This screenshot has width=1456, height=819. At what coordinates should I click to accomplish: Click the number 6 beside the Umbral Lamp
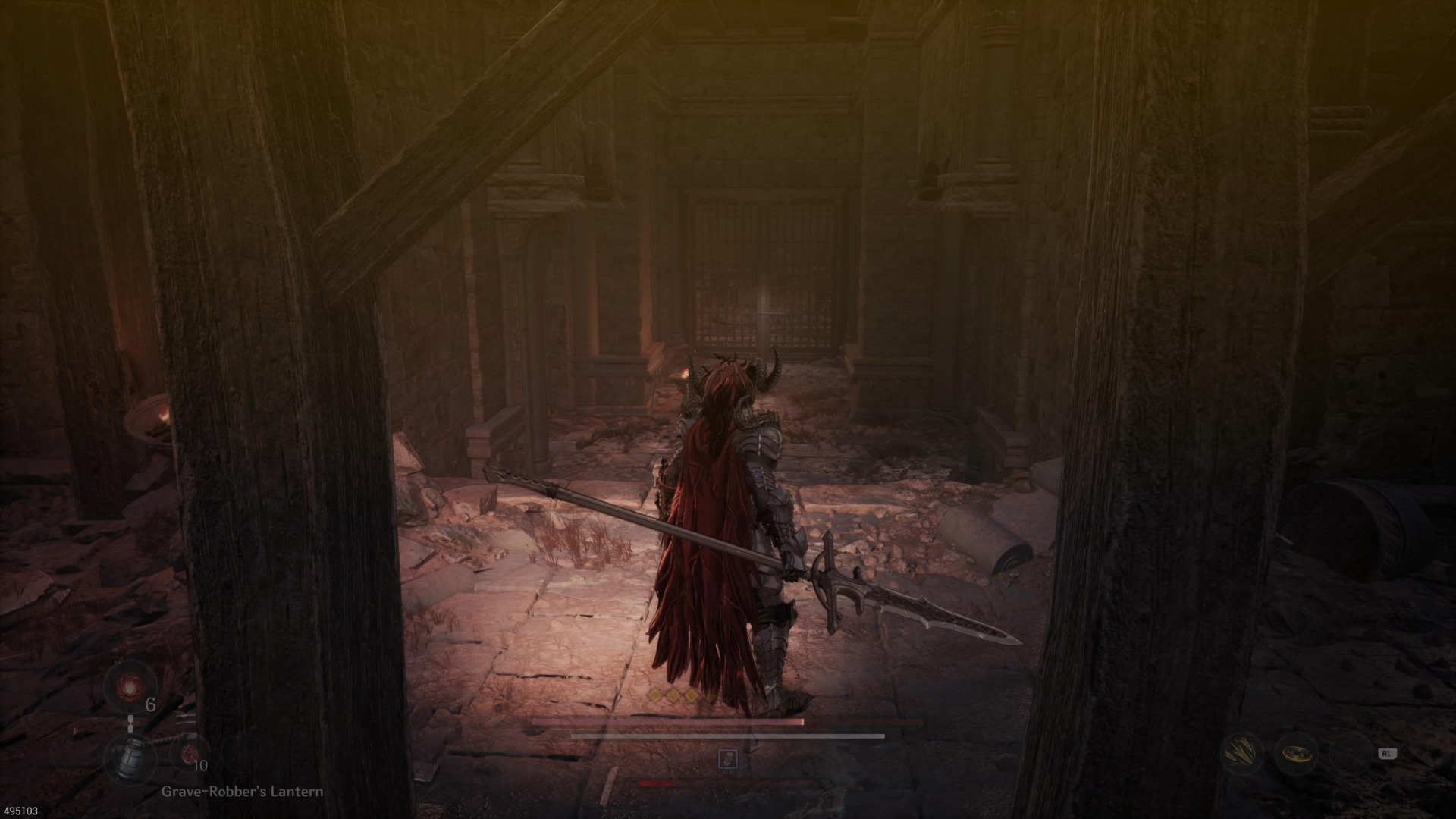(x=151, y=704)
